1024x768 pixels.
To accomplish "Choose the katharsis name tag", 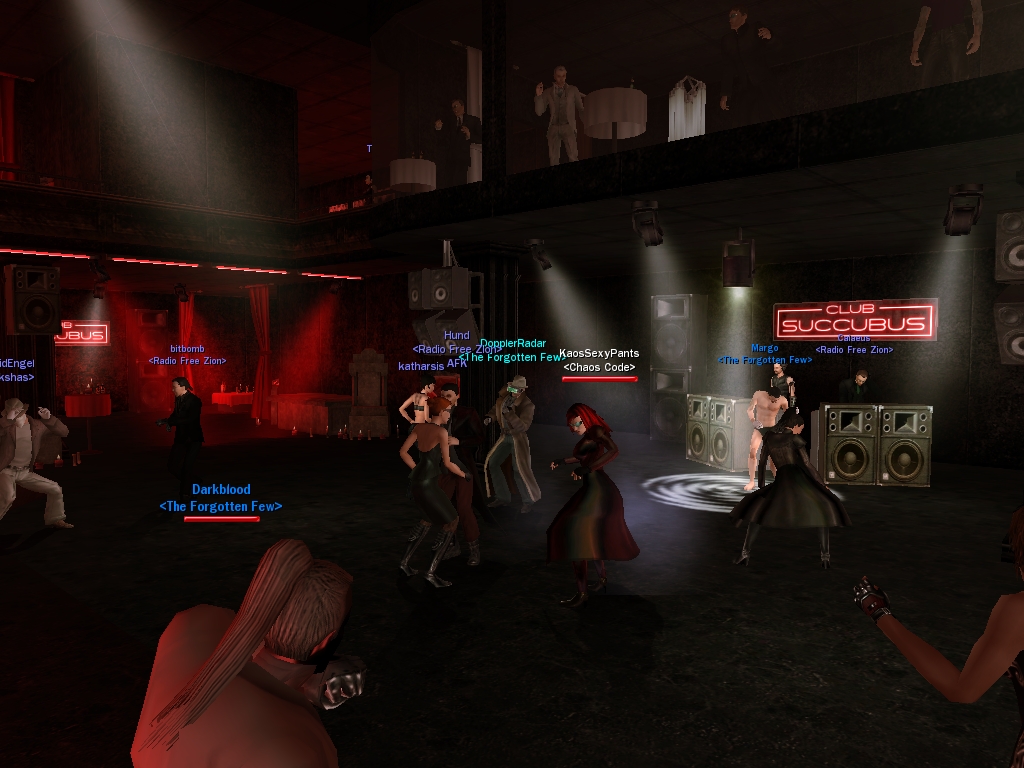I will point(421,366).
